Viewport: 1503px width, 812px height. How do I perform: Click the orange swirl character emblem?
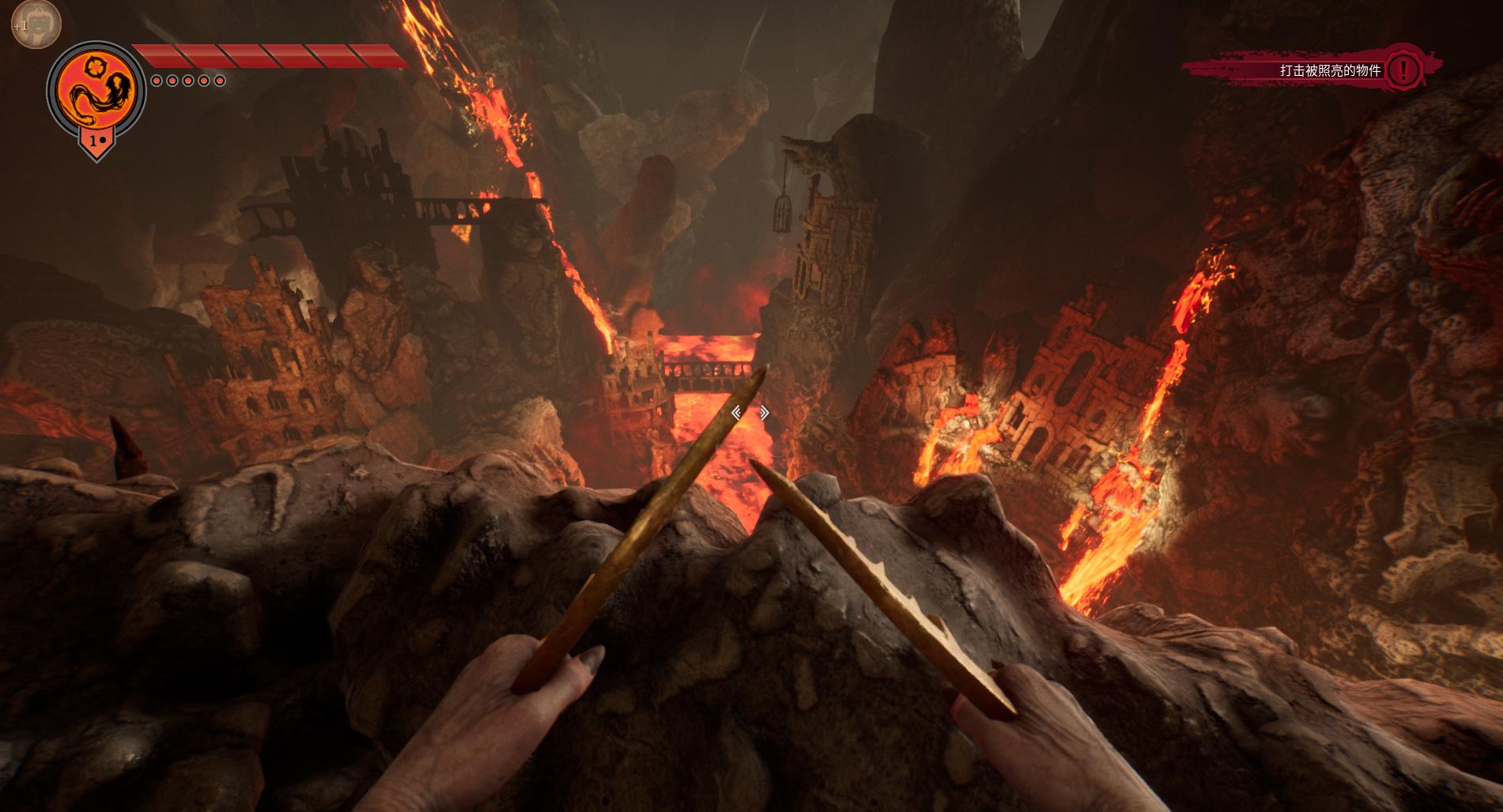[x=96, y=91]
